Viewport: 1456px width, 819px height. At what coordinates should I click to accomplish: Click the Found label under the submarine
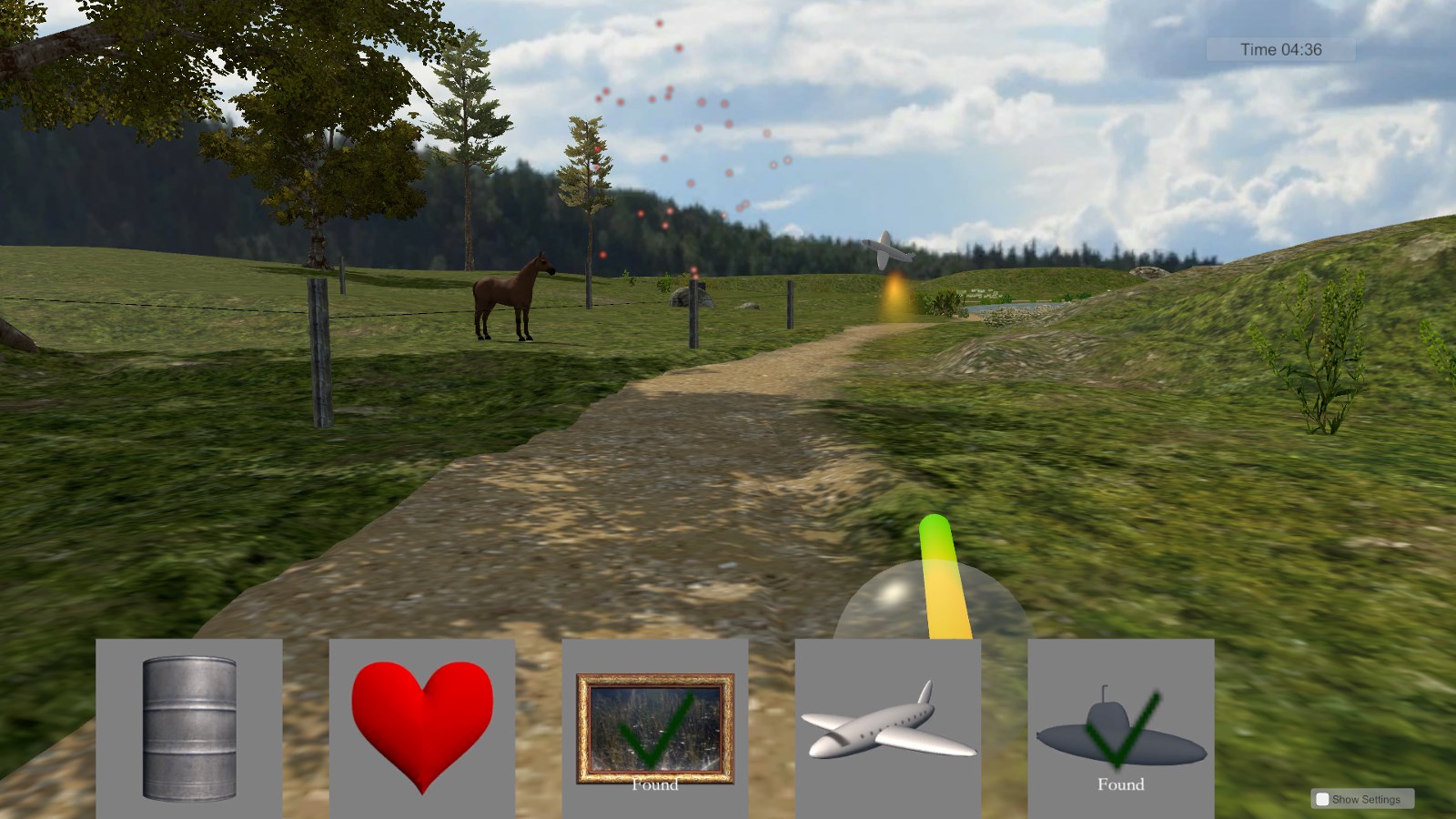(1121, 783)
